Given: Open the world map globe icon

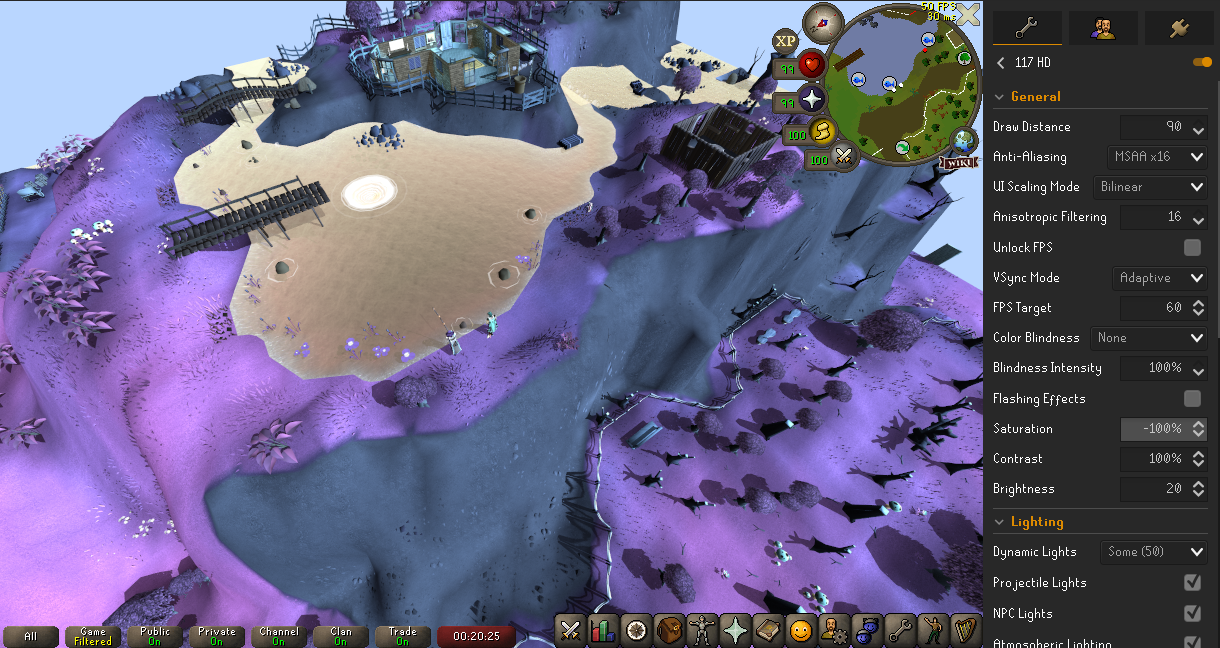Looking at the screenshot, I should [965, 139].
